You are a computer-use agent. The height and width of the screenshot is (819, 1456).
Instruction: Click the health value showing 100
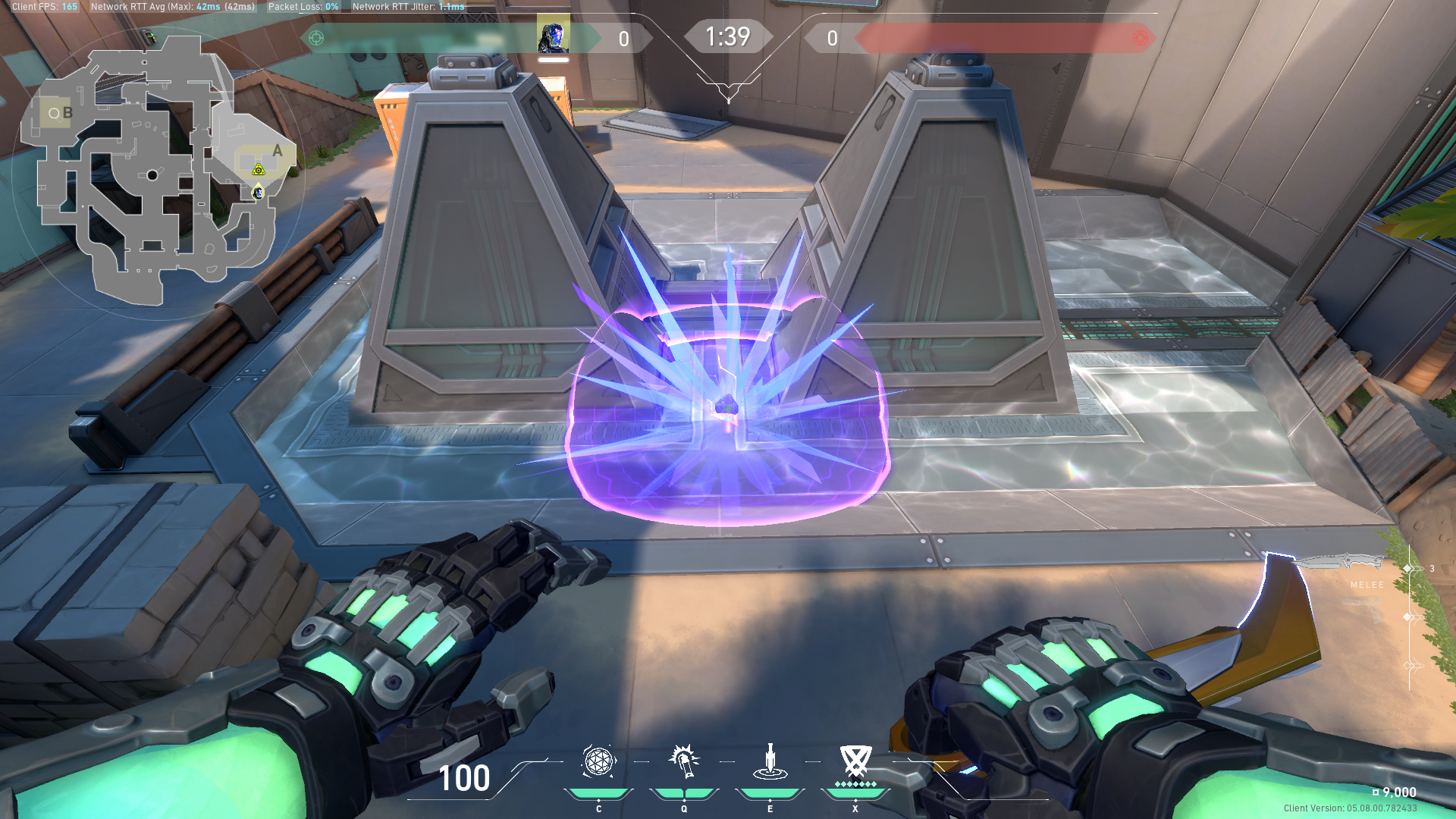[x=464, y=778]
